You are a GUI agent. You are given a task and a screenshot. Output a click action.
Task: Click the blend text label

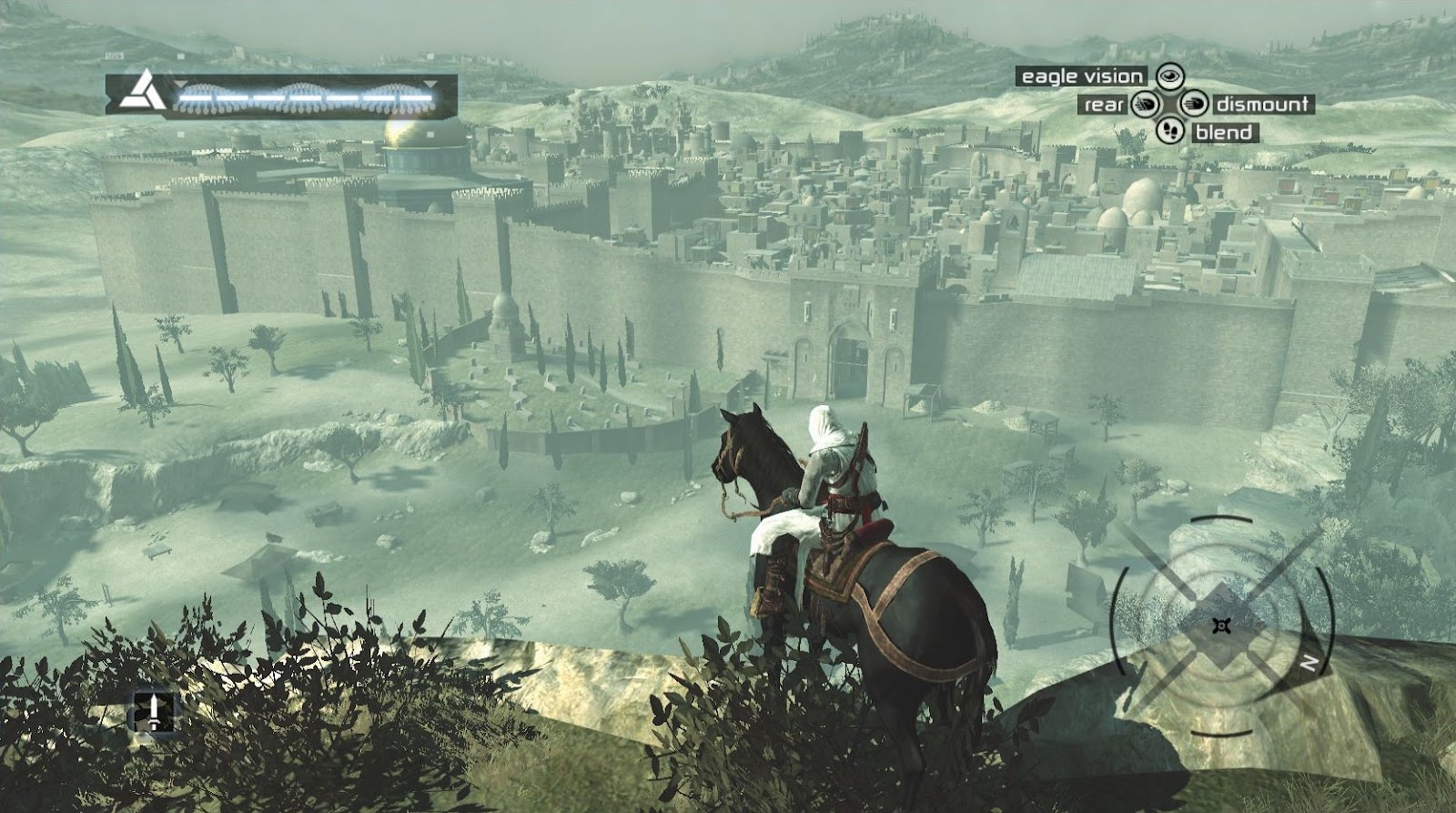click(1226, 132)
